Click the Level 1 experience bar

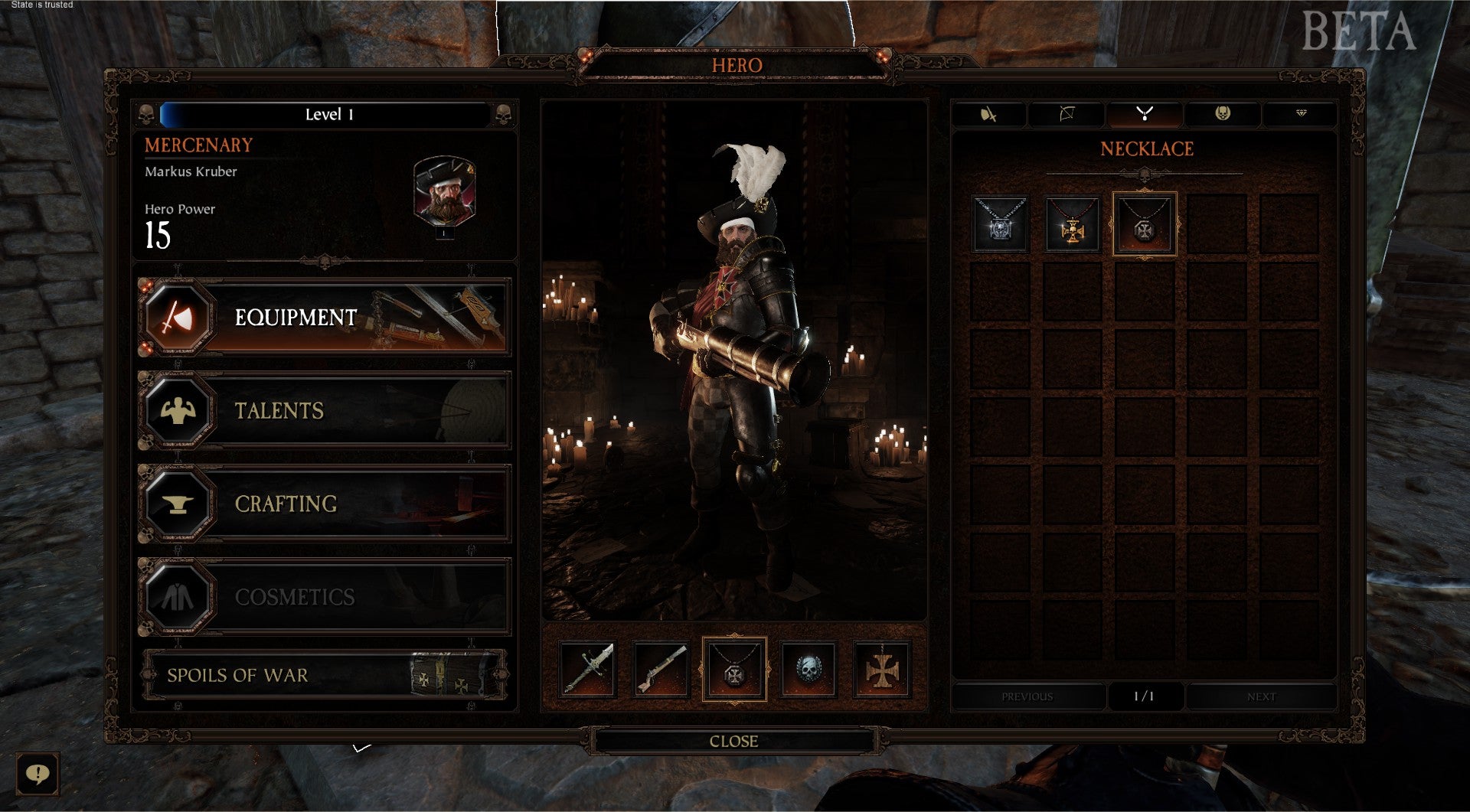(x=329, y=114)
